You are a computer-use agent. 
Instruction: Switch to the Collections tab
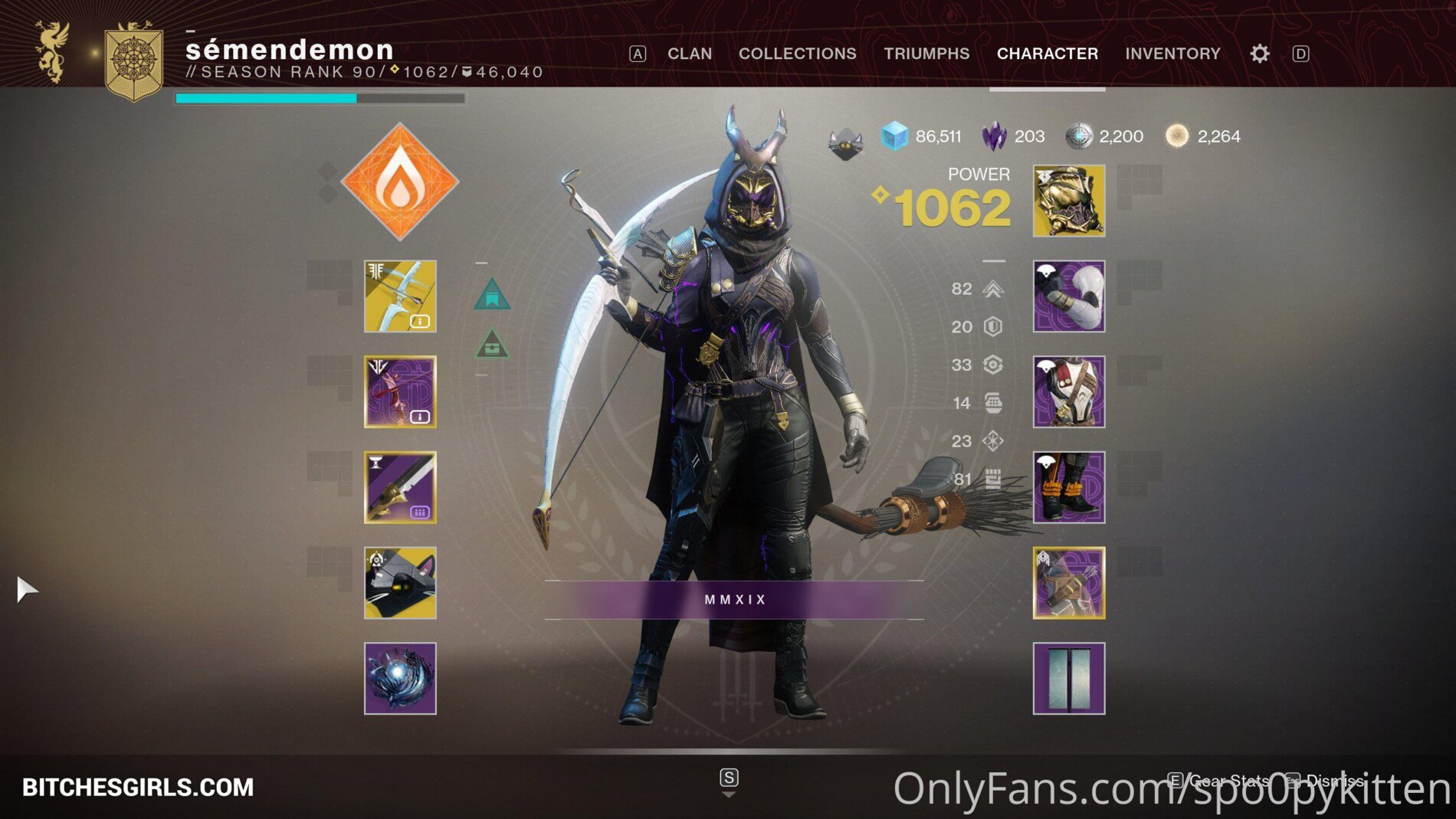pyautogui.click(x=797, y=54)
